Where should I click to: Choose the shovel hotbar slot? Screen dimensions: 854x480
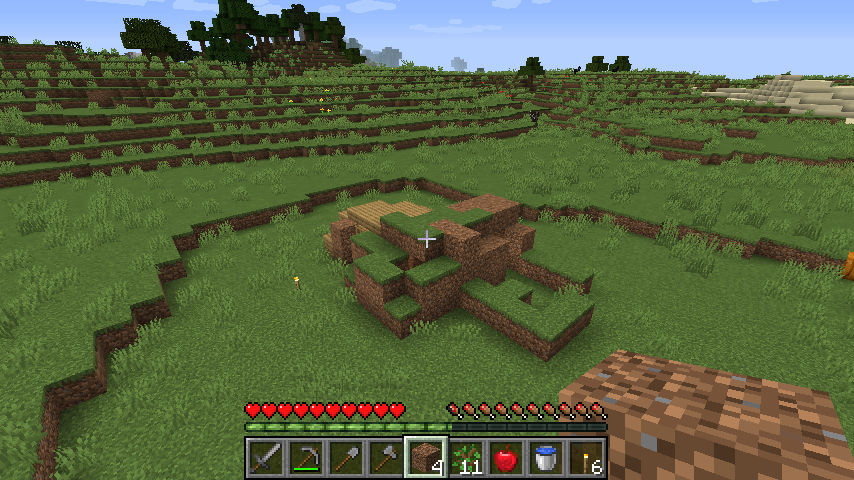tap(346, 458)
